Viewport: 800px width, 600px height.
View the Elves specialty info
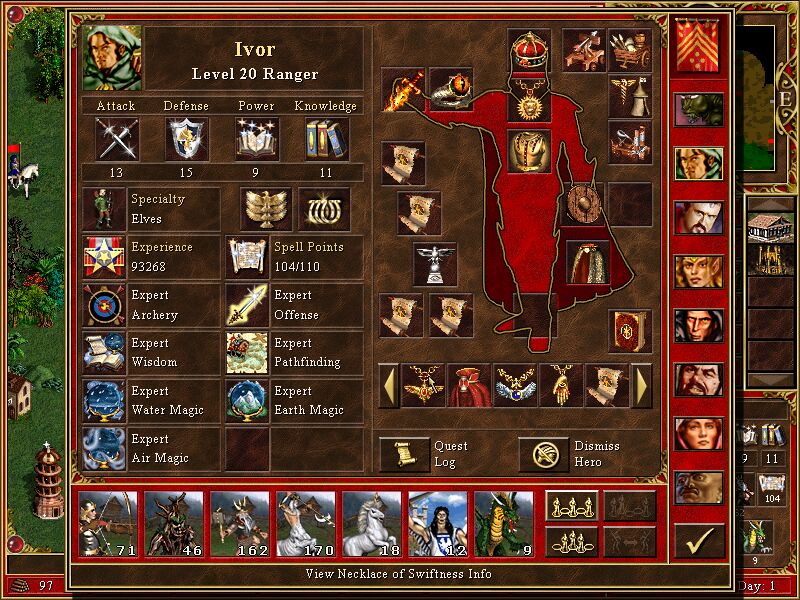104,209
